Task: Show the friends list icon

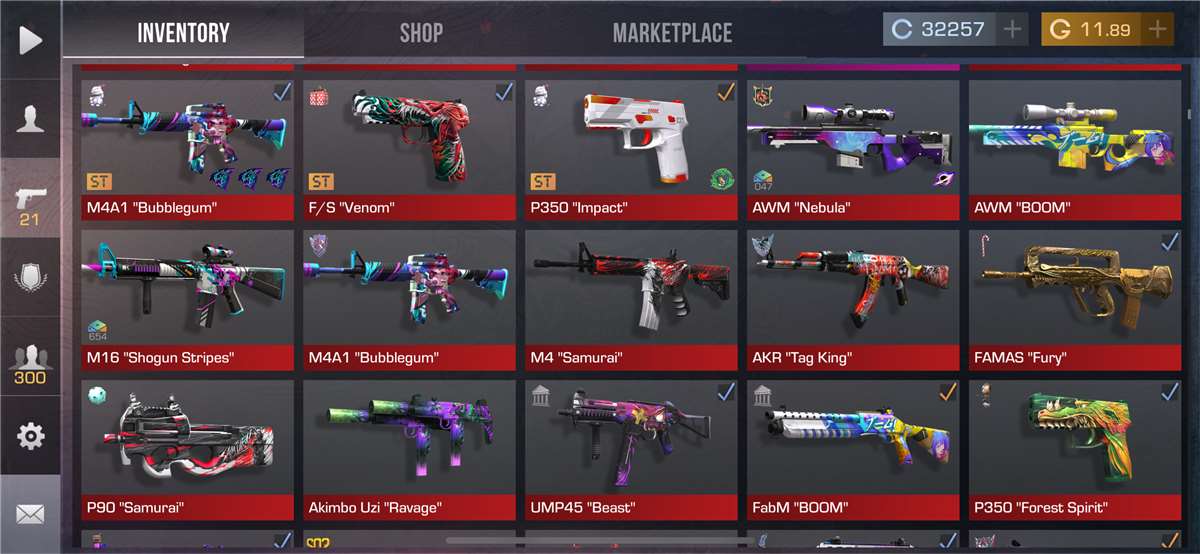Action: click(x=30, y=364)
